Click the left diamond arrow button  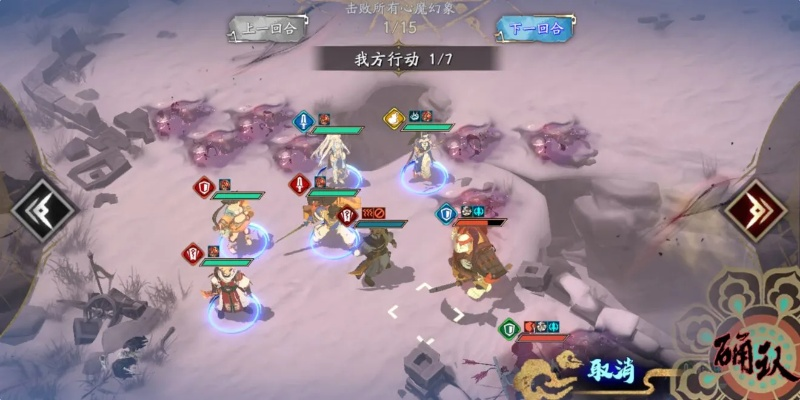(43, 207)
